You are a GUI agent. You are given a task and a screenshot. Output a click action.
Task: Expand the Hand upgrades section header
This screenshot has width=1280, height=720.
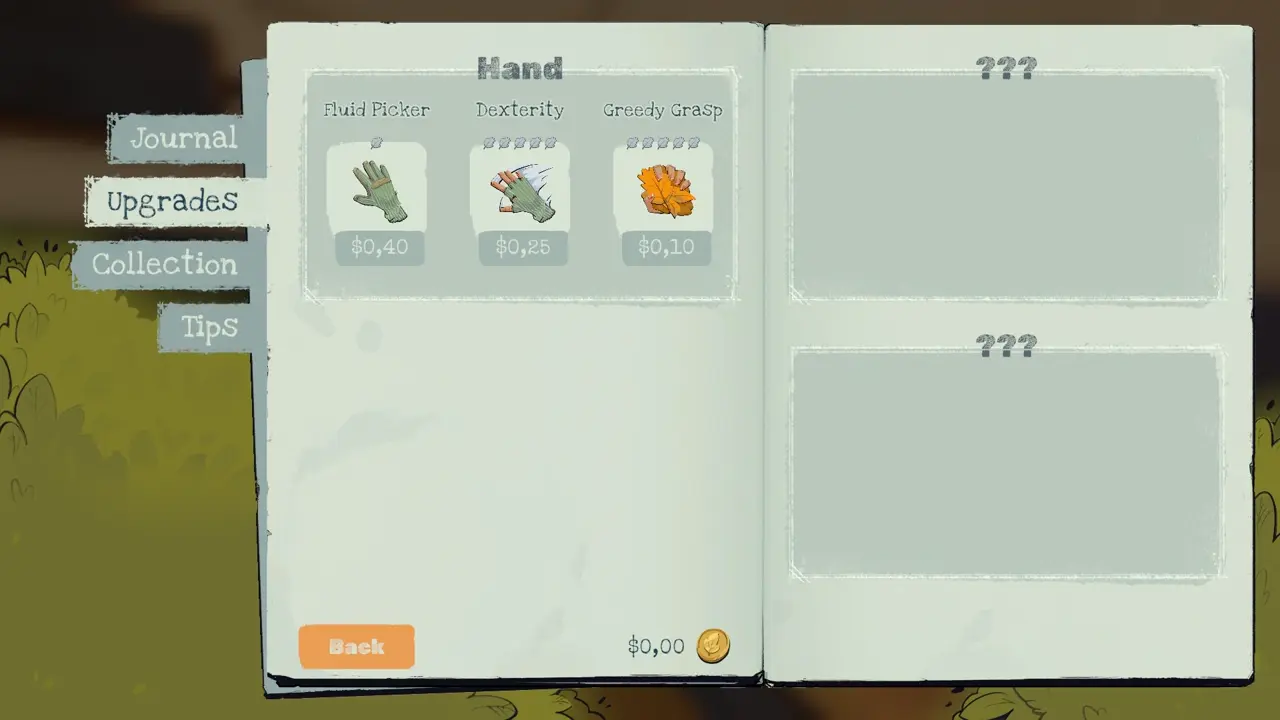tap(519, 68)
